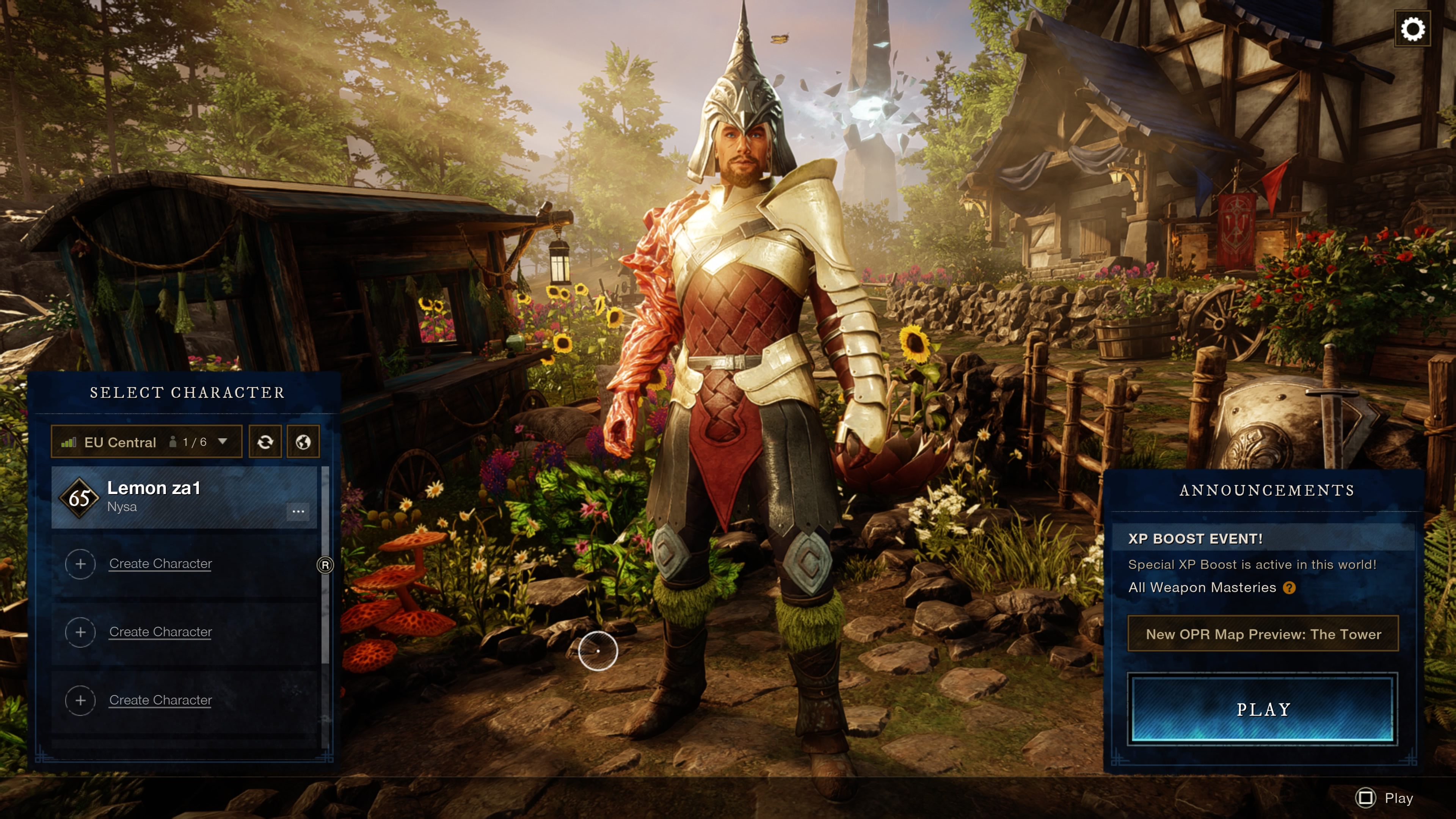Open the globe world-selection button
This screenshot has width=1456, height=819.
point(303,442)
